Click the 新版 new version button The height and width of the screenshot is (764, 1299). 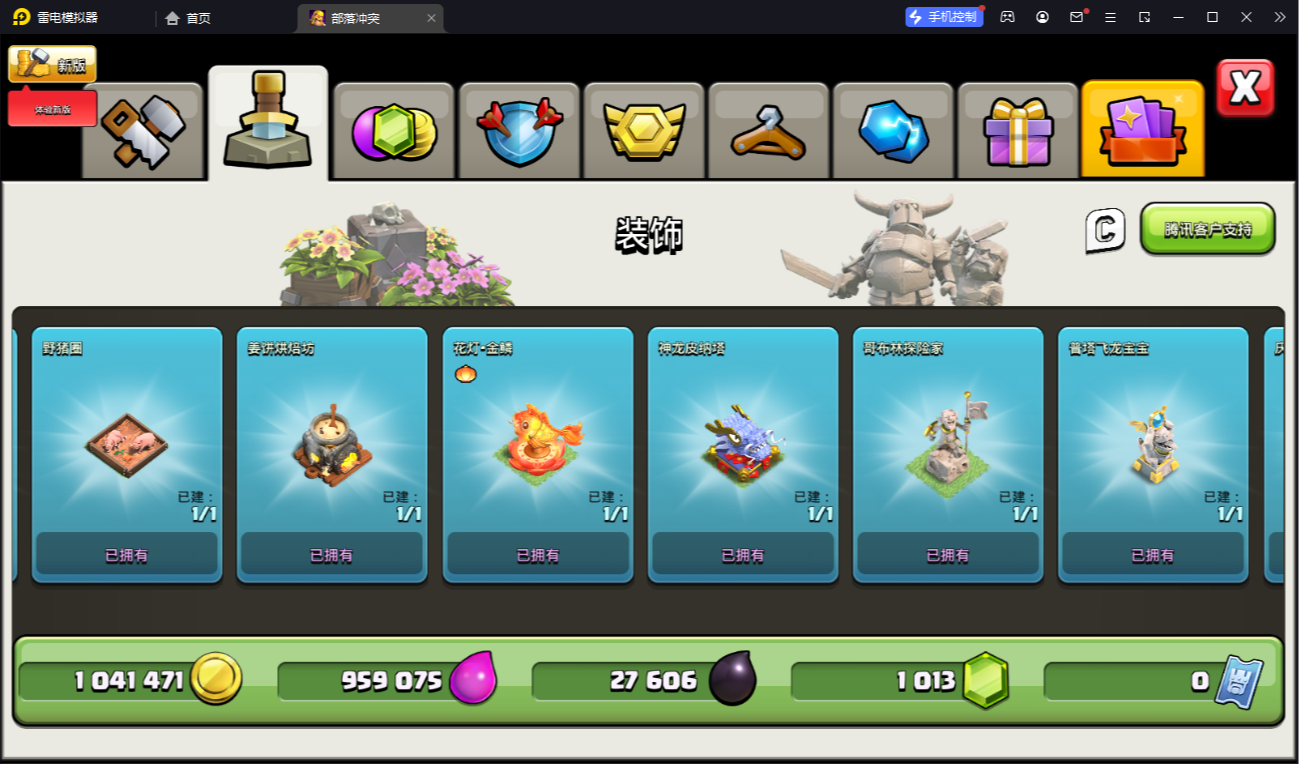(x=53, y=65)
